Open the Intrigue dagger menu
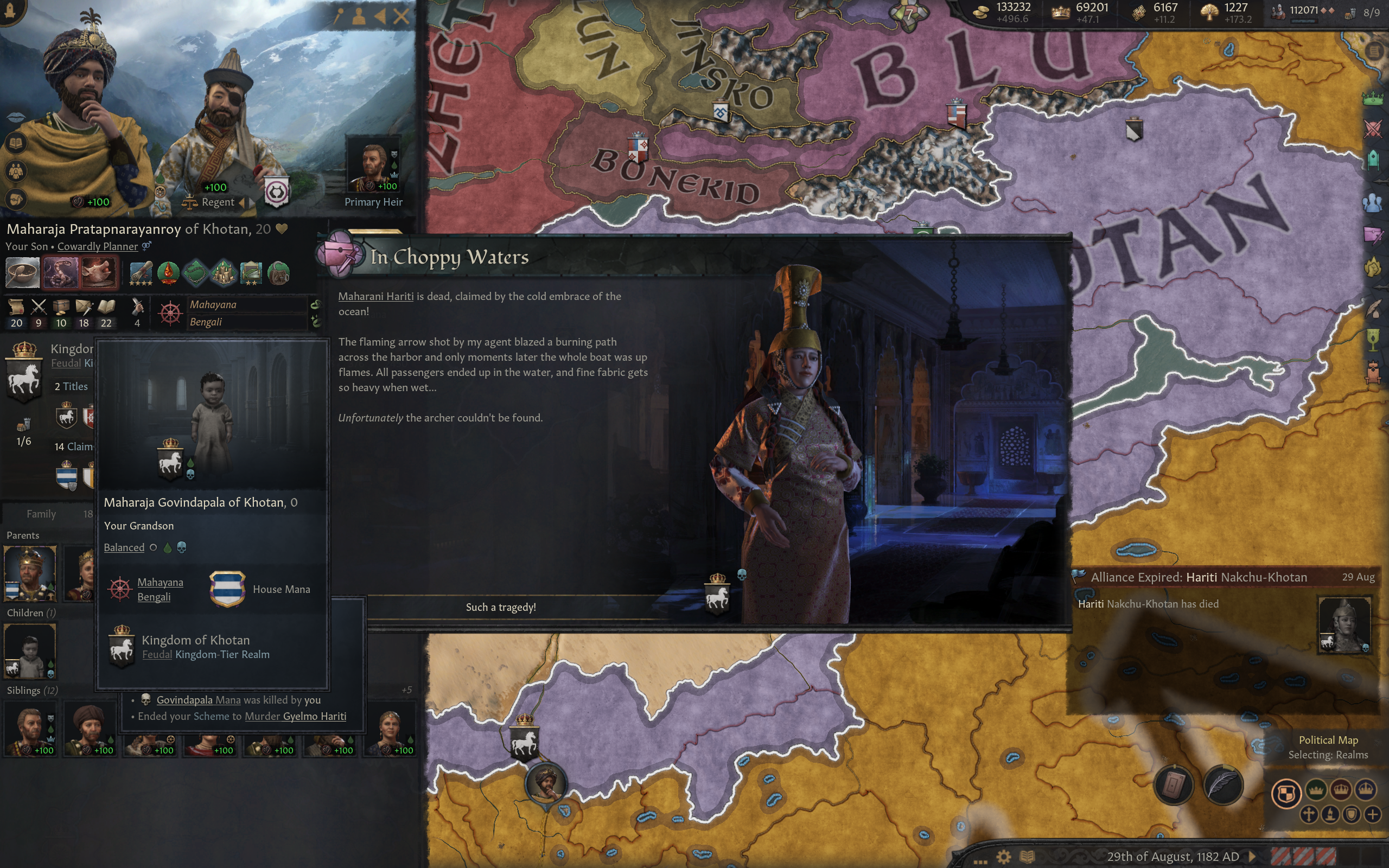Screen dimensions: 1389x868 coord(1372,235)
